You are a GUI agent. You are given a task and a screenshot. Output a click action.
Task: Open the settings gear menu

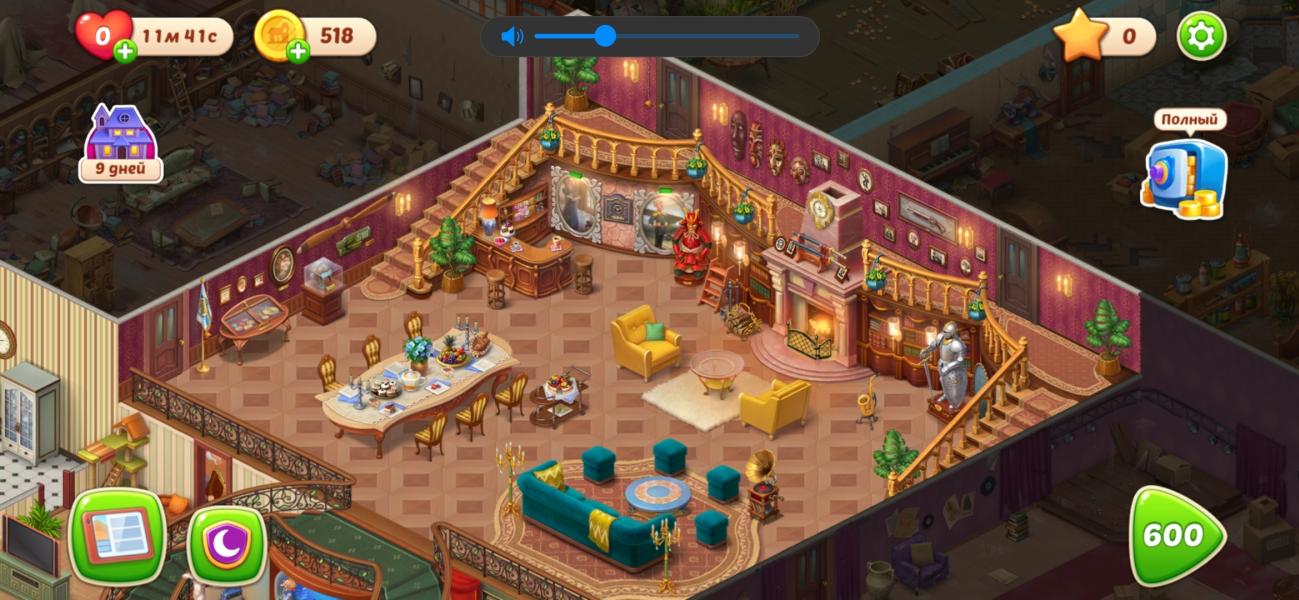tap(1201, 37)
